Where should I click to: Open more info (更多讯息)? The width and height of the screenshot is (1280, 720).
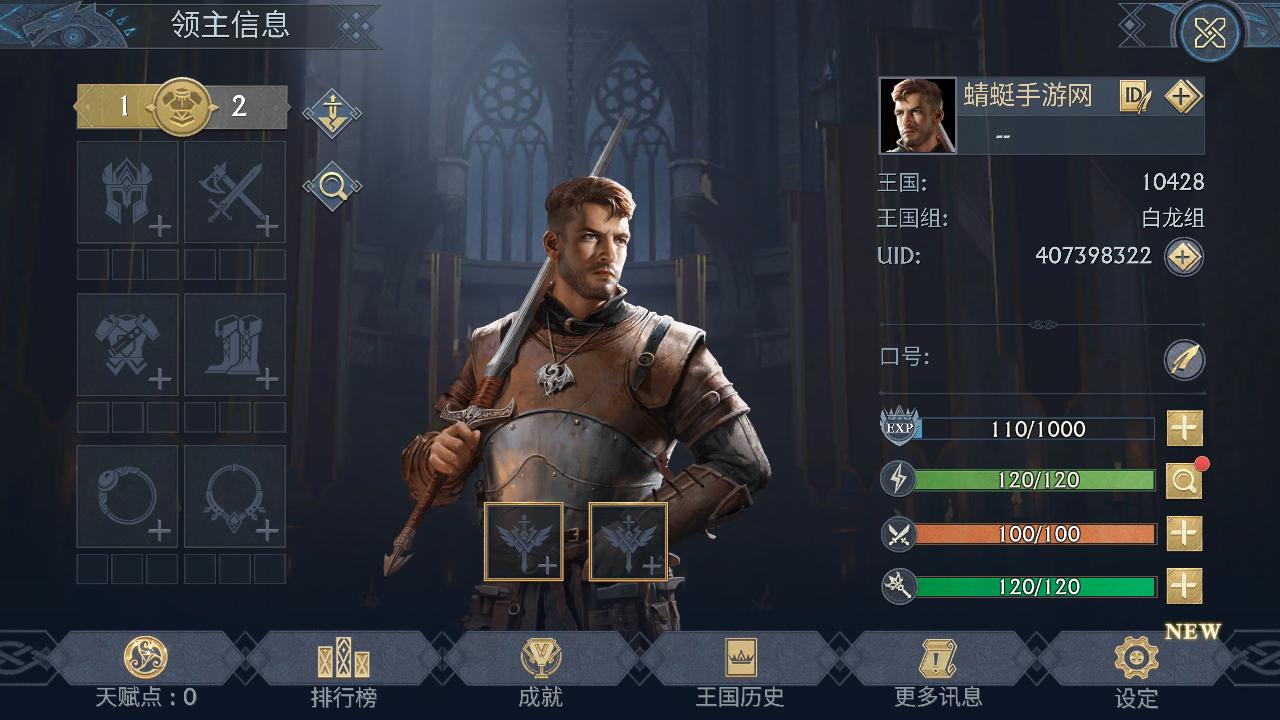(938, 670)
